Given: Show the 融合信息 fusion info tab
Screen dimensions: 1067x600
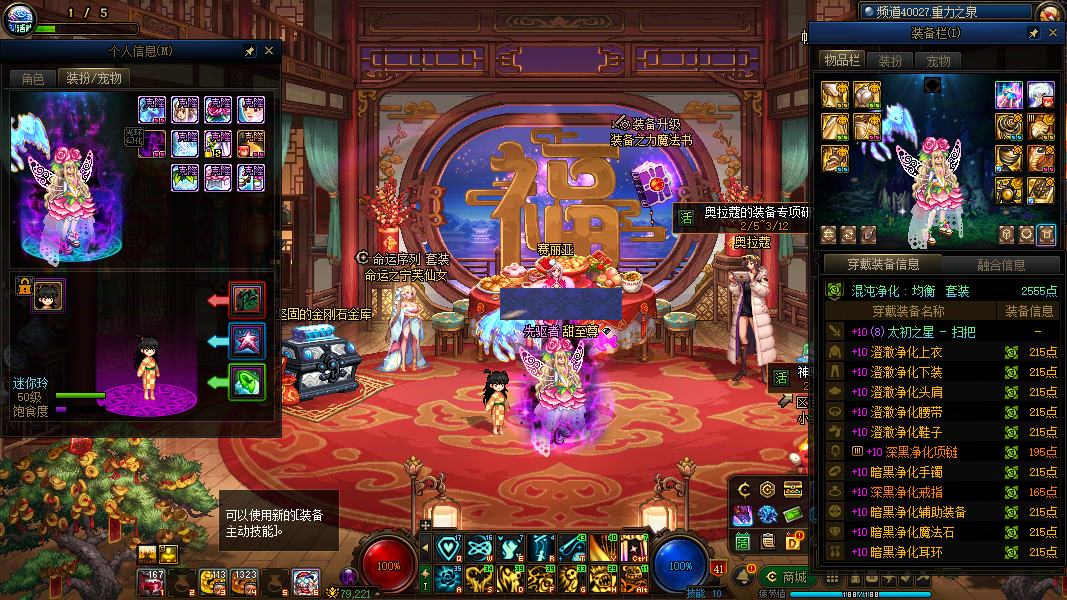Looking at the screenshot, I should pos(1000,265).
